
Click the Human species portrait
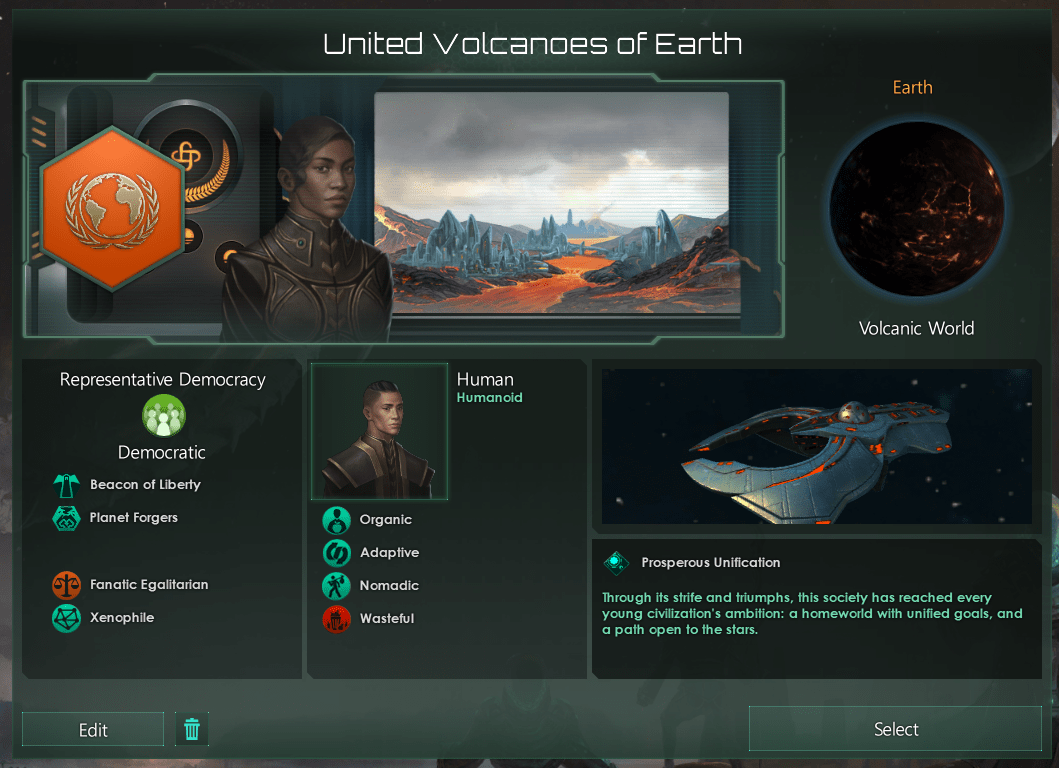tap(379, 432)
